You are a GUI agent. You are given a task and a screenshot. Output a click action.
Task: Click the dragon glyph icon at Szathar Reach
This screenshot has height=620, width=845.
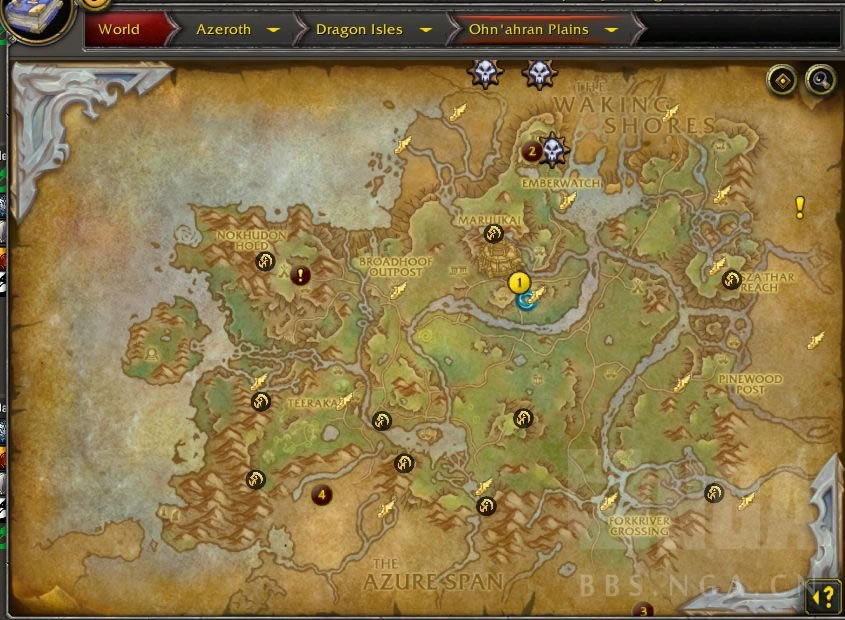pyautogui.click(x=731, y=280)
